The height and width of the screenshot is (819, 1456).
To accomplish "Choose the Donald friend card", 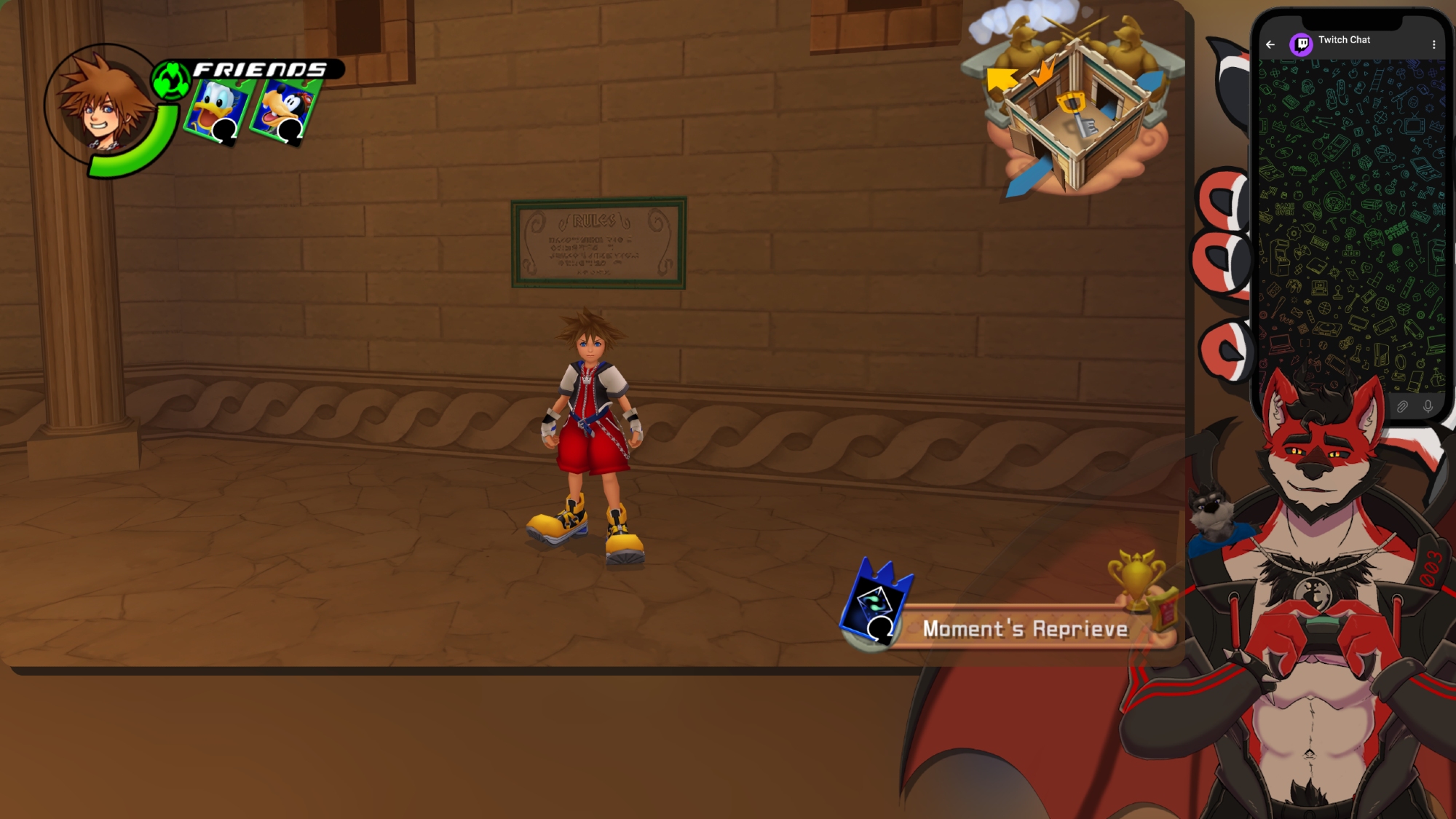I will tap(219, 109).
